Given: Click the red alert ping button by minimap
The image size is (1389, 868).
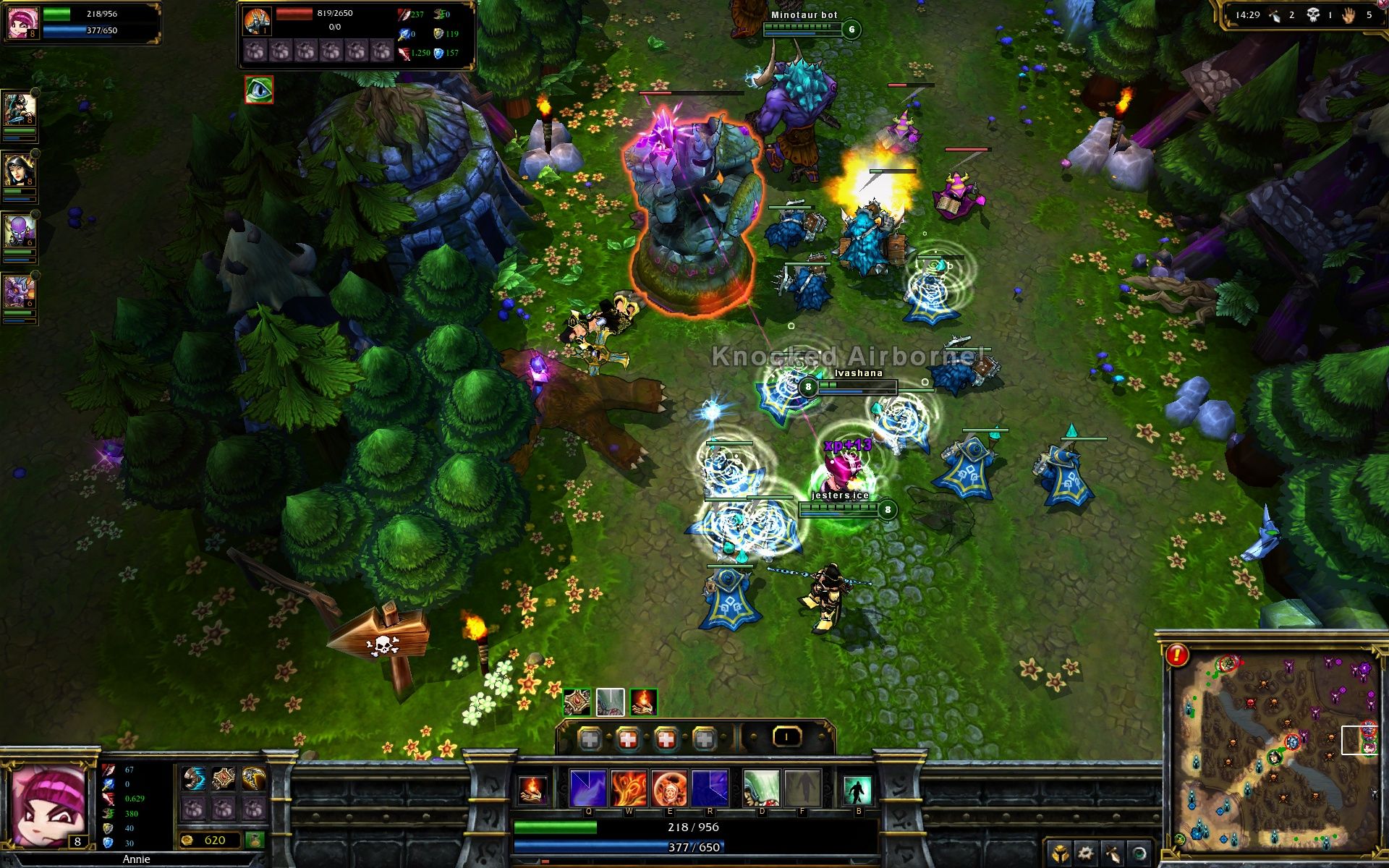Looking at the screenshot, I should [x=1177, y=655].
